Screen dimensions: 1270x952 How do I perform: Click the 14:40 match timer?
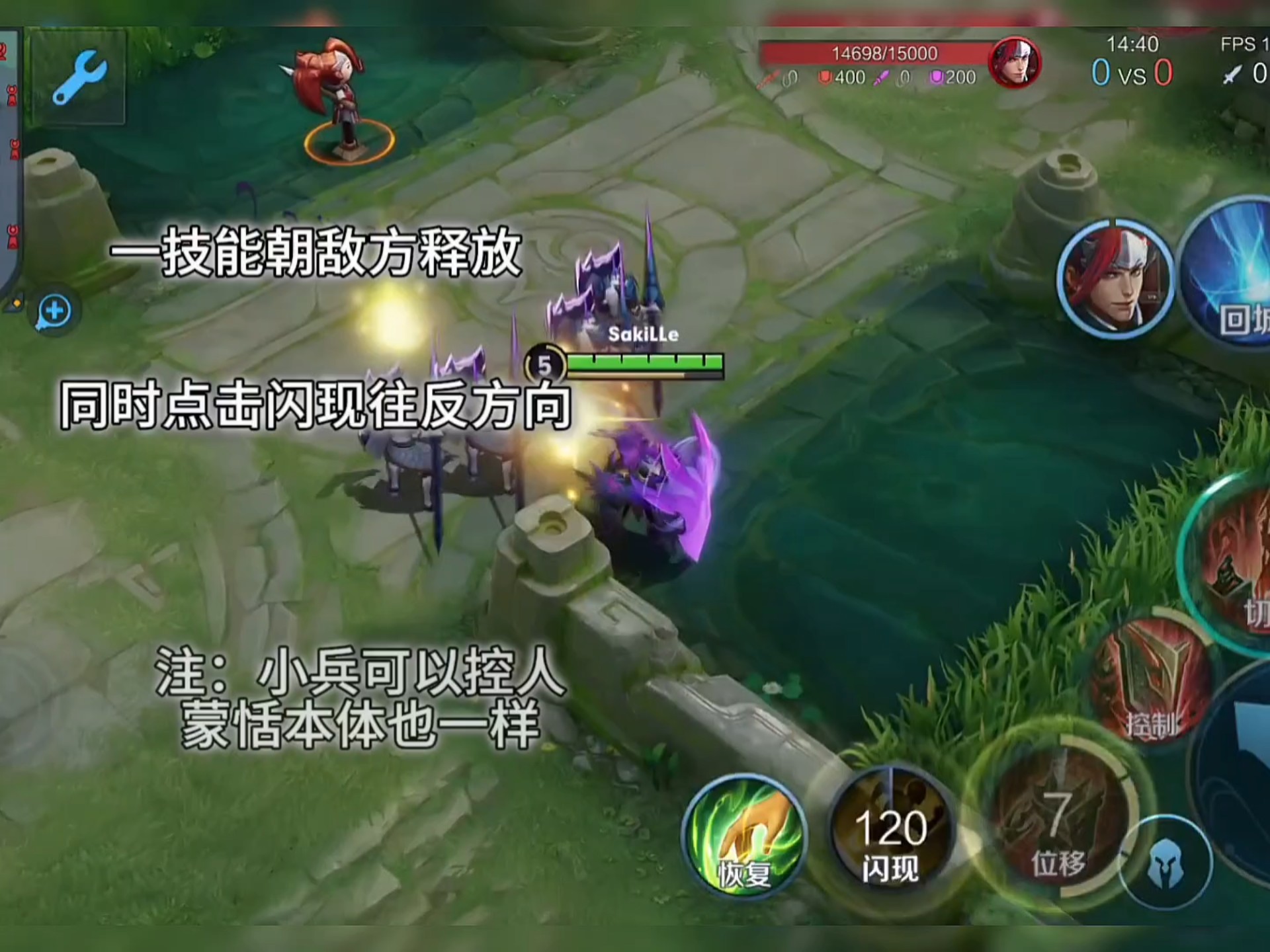point(1131,45)
